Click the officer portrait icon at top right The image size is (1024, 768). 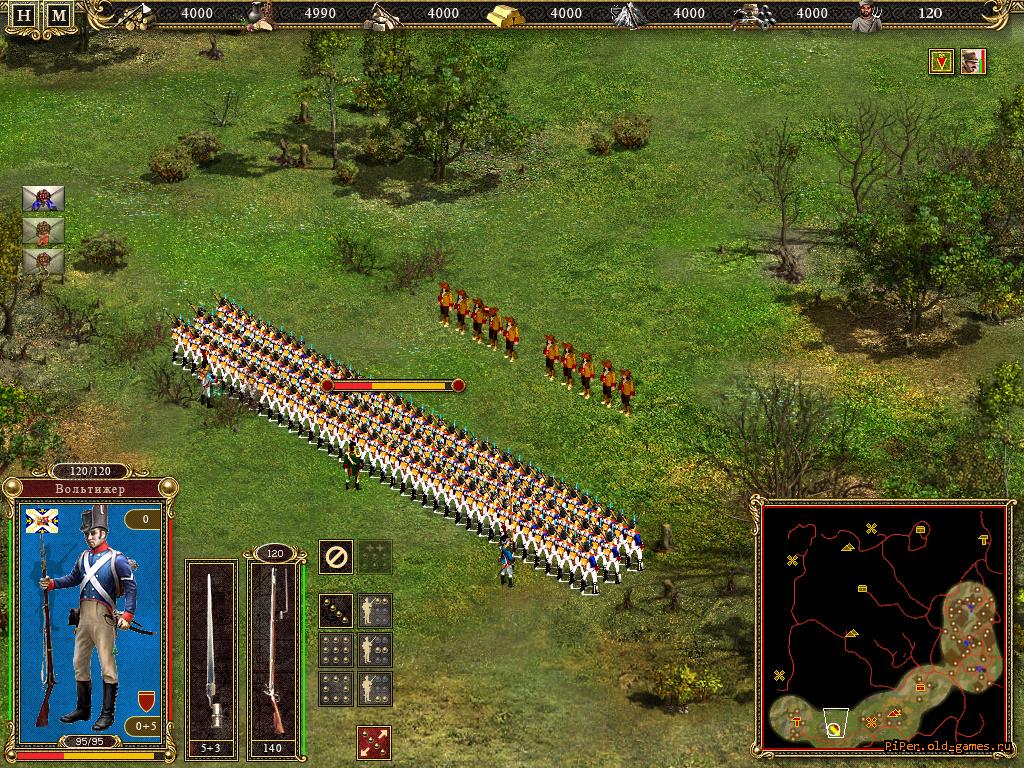coord(973,62)
